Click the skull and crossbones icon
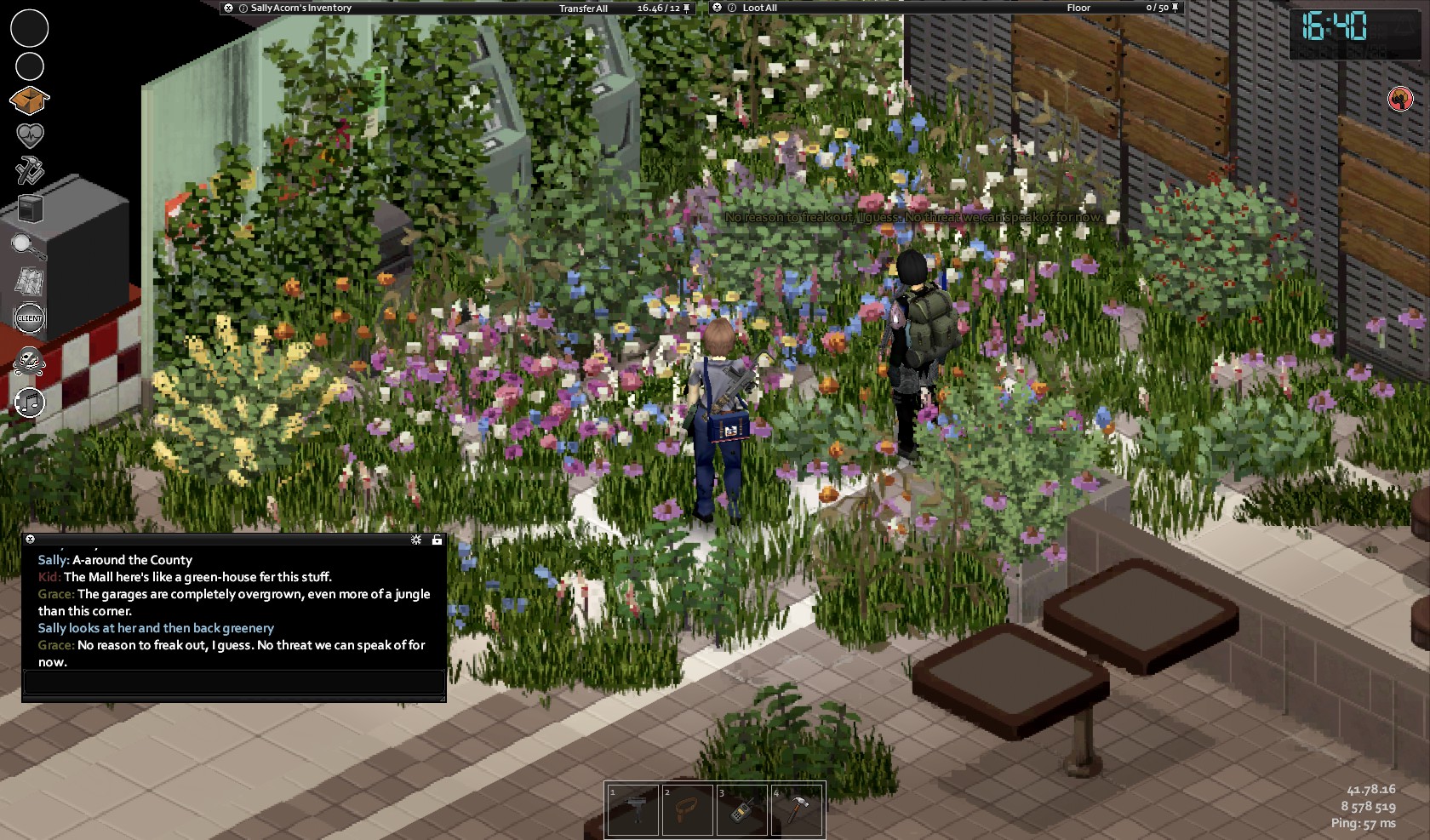The height and width of the screenshot is (840, 1430). [30, 362]
